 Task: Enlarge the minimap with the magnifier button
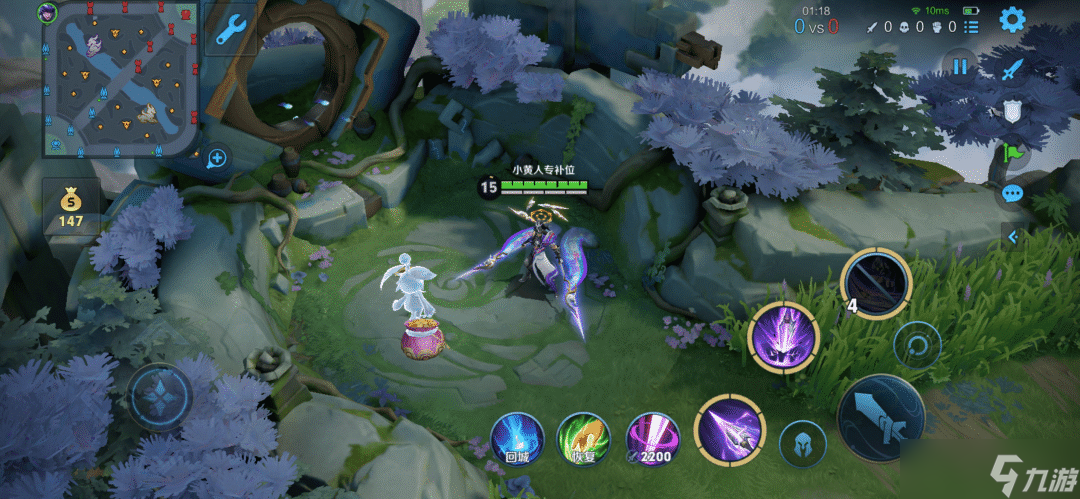[215, 157]
